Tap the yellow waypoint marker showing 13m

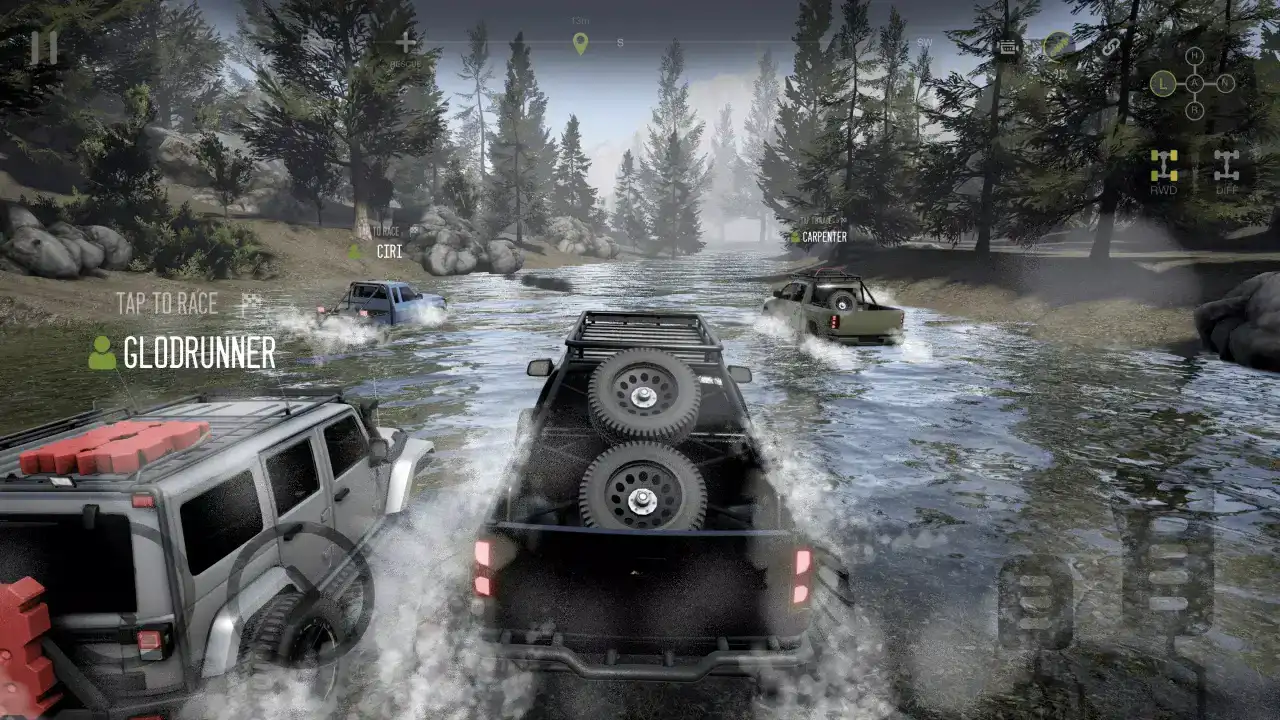click(580, 42)
